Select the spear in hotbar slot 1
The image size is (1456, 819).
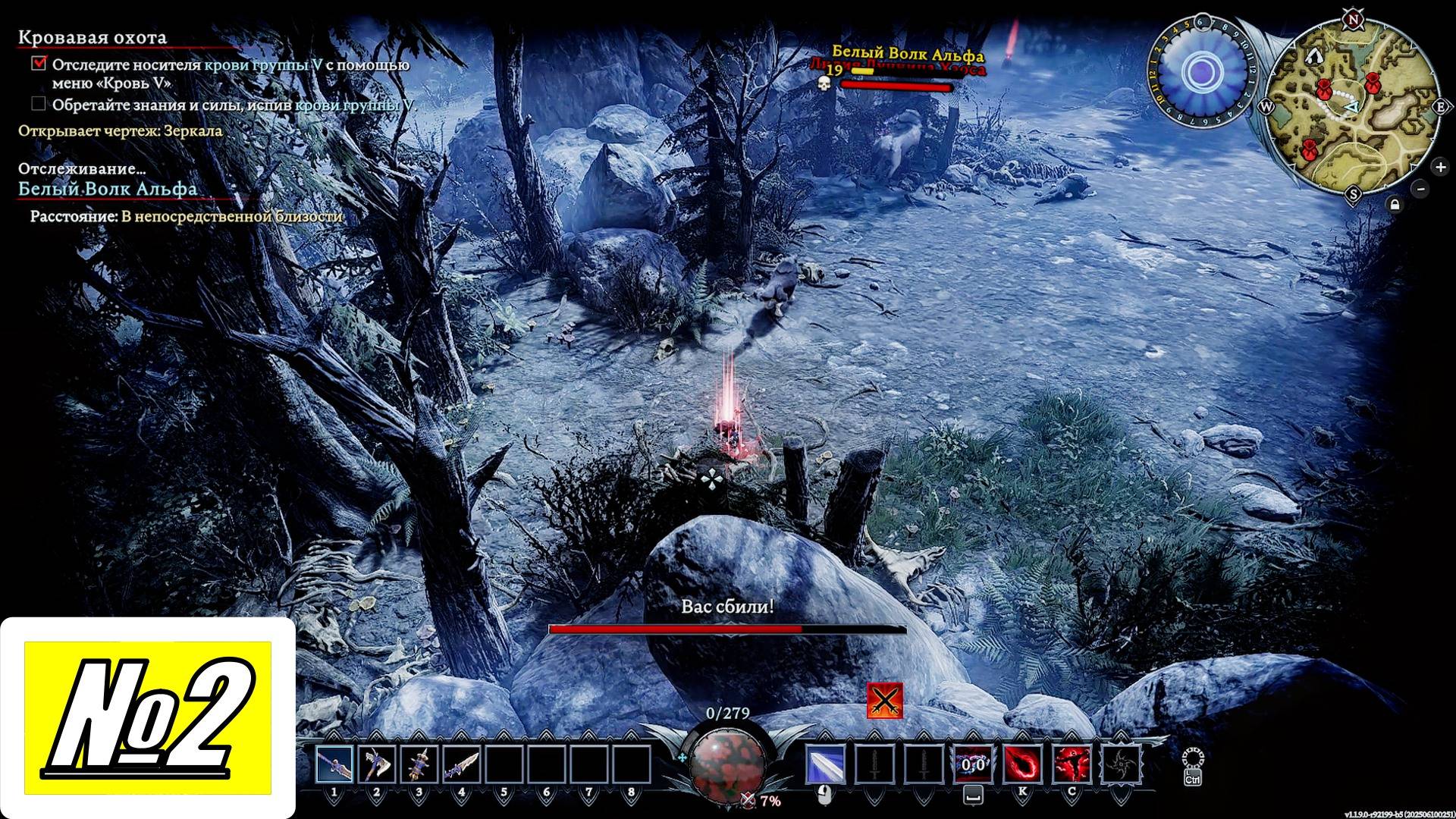click(x=334, y=764)
